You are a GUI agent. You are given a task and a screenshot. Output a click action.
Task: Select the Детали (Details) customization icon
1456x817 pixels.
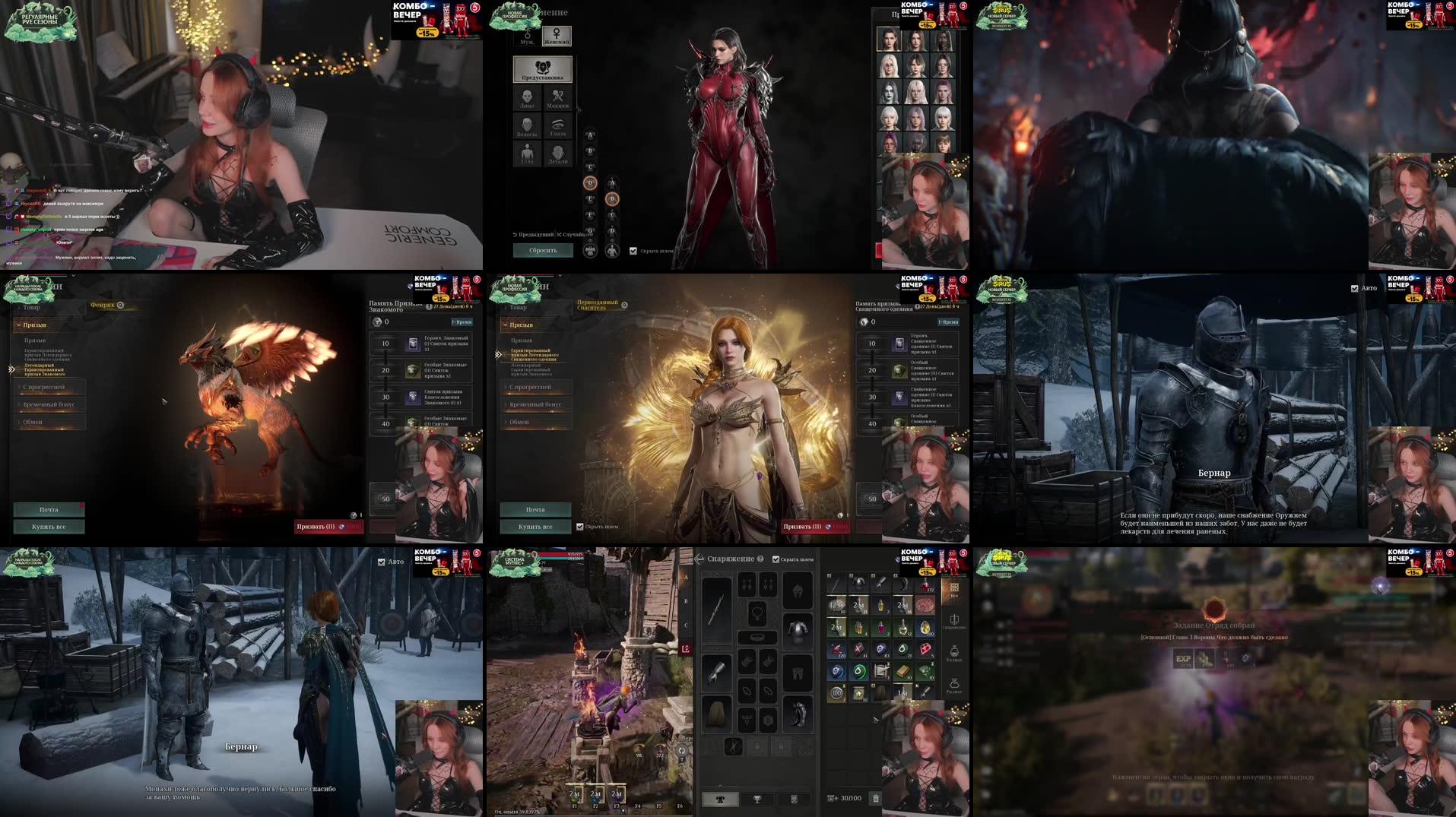point(558,154)
